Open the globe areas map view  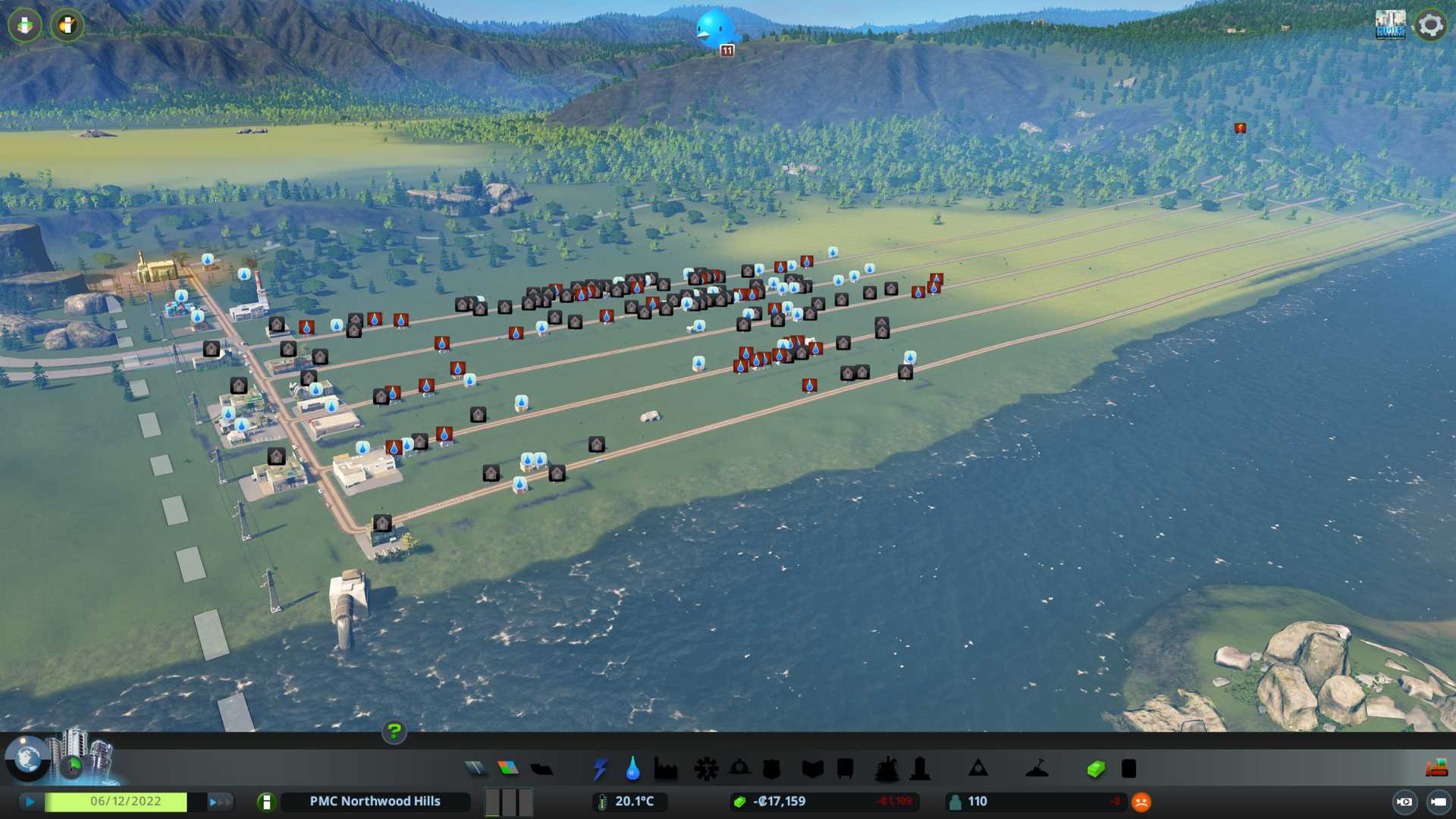[x=27, y=758]
